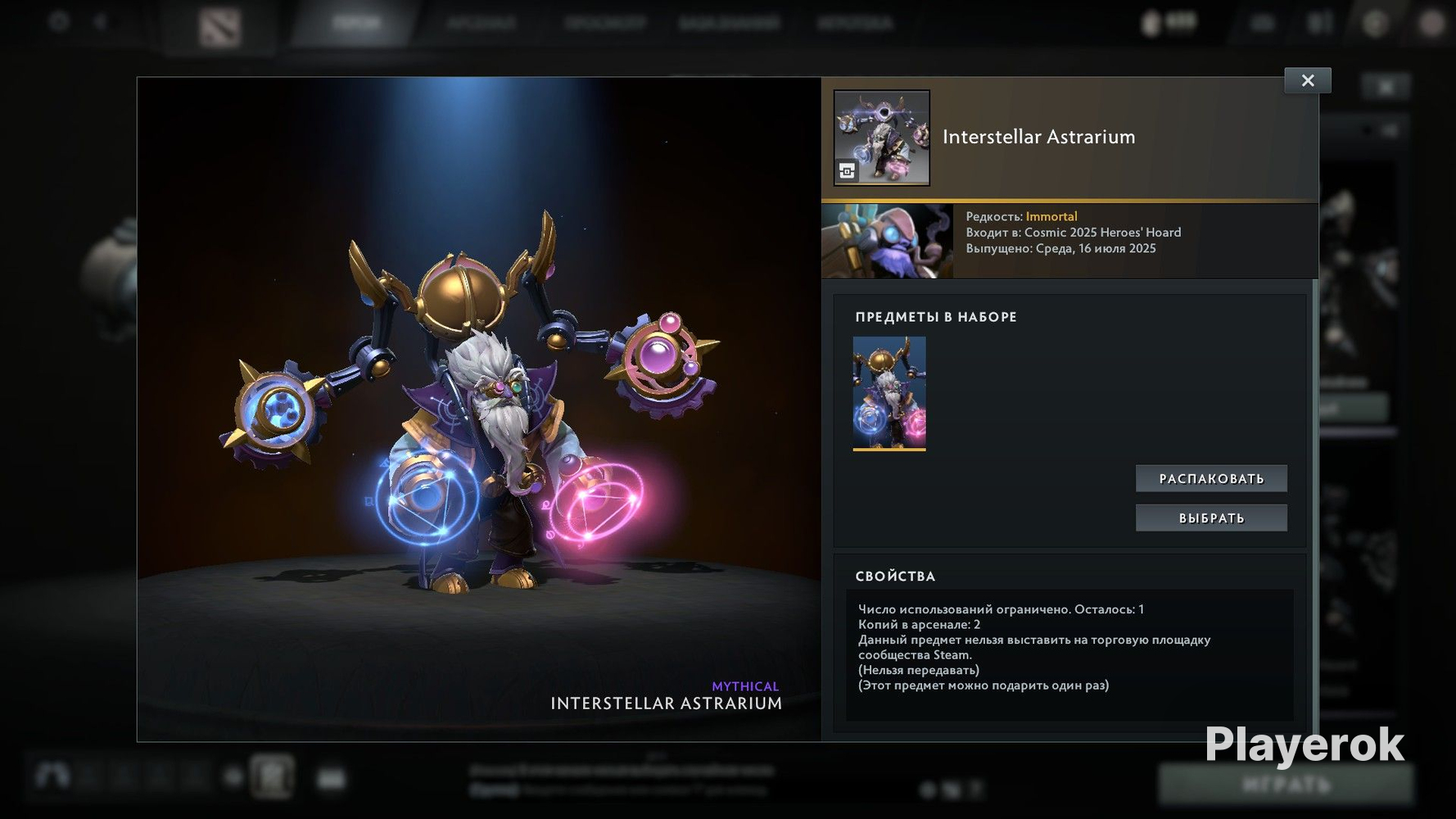Close the item details window
The width and height of the screenshot is (1456, 819).
(x=1307, y=80)
